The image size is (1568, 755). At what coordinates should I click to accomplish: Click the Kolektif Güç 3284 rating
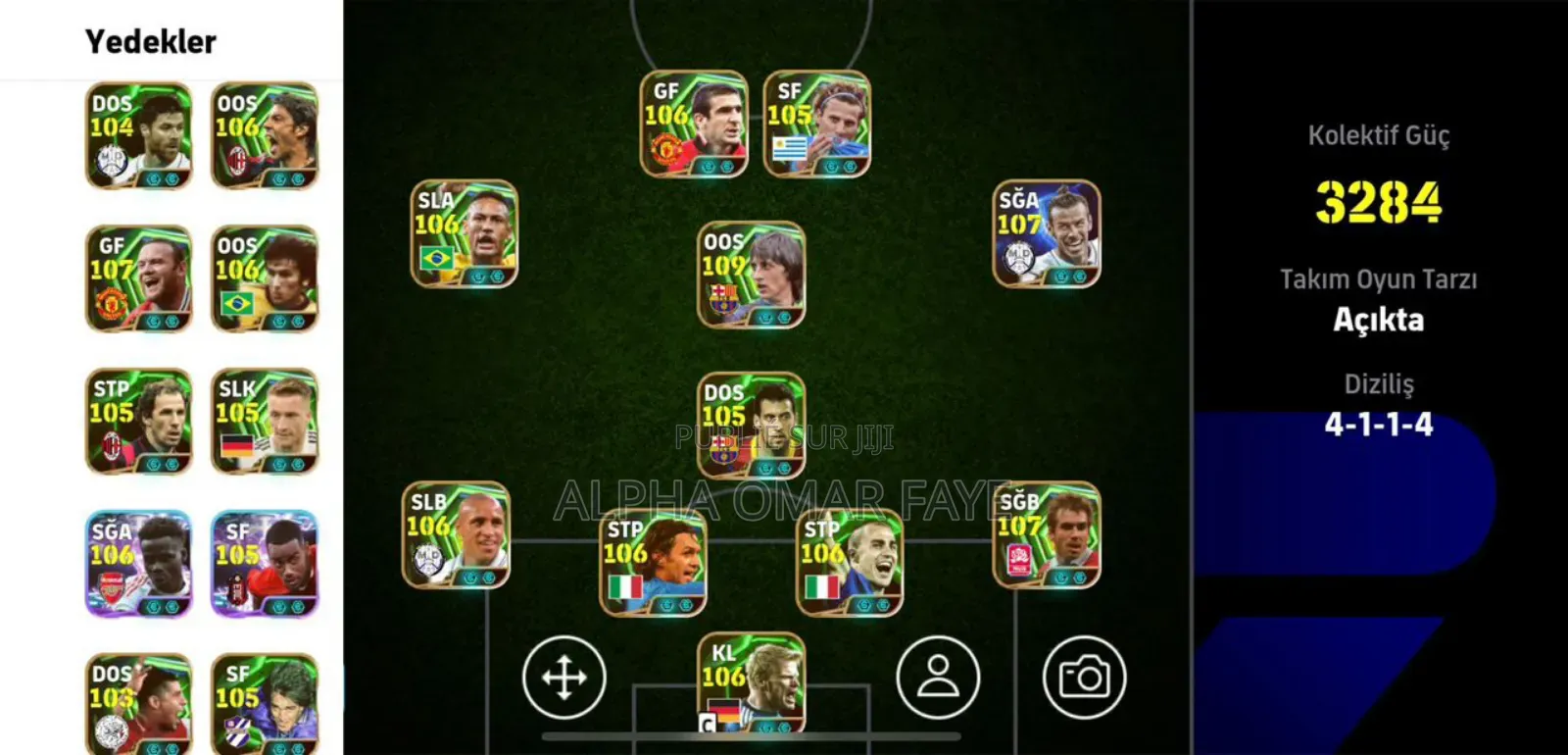1378,204
